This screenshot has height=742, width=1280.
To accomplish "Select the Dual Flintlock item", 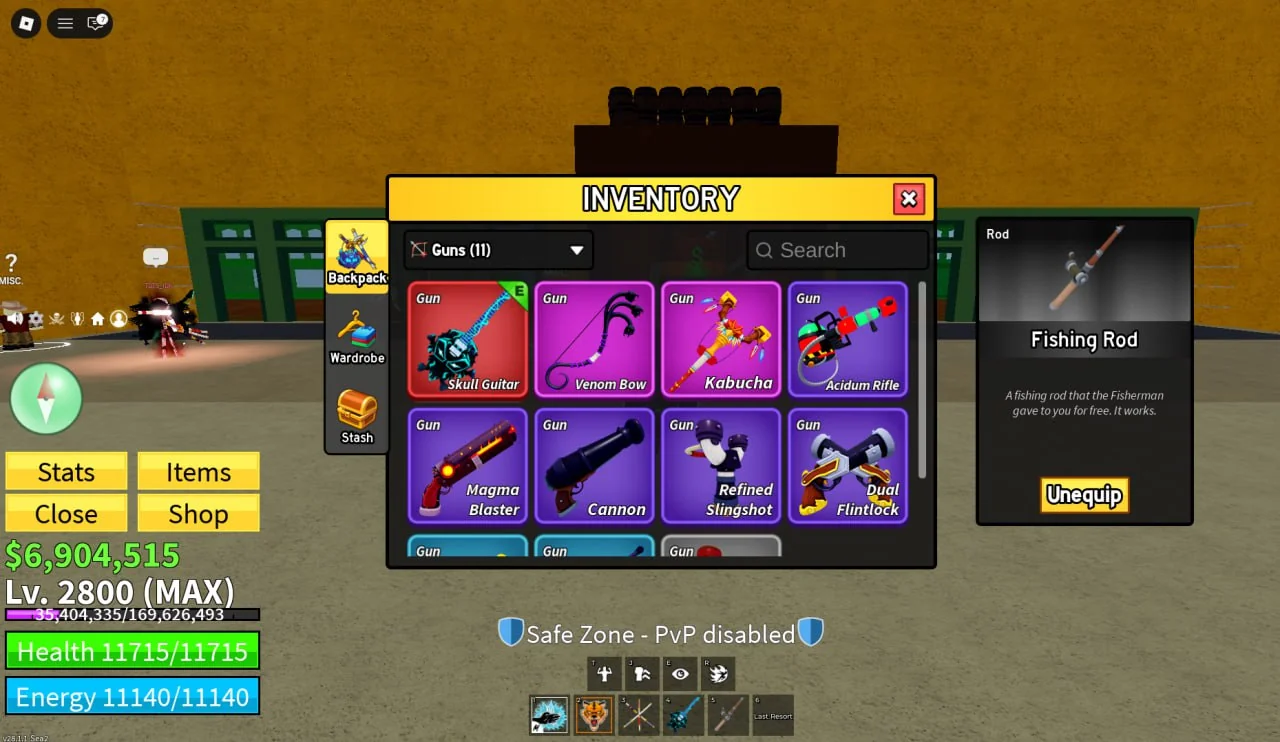I will click(x=848, y=466).
